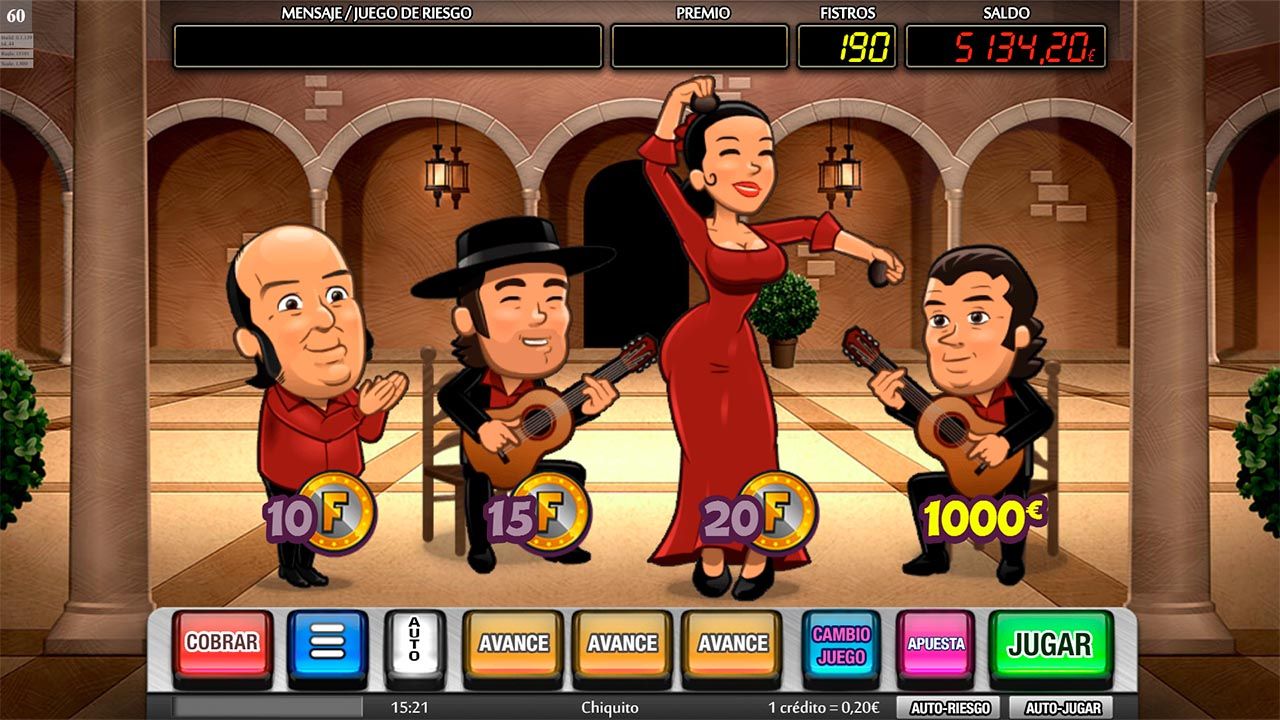Collect winnings with the COBRAR button
The width and height of the screenshot is (1280, 720).
pos(222,643)
